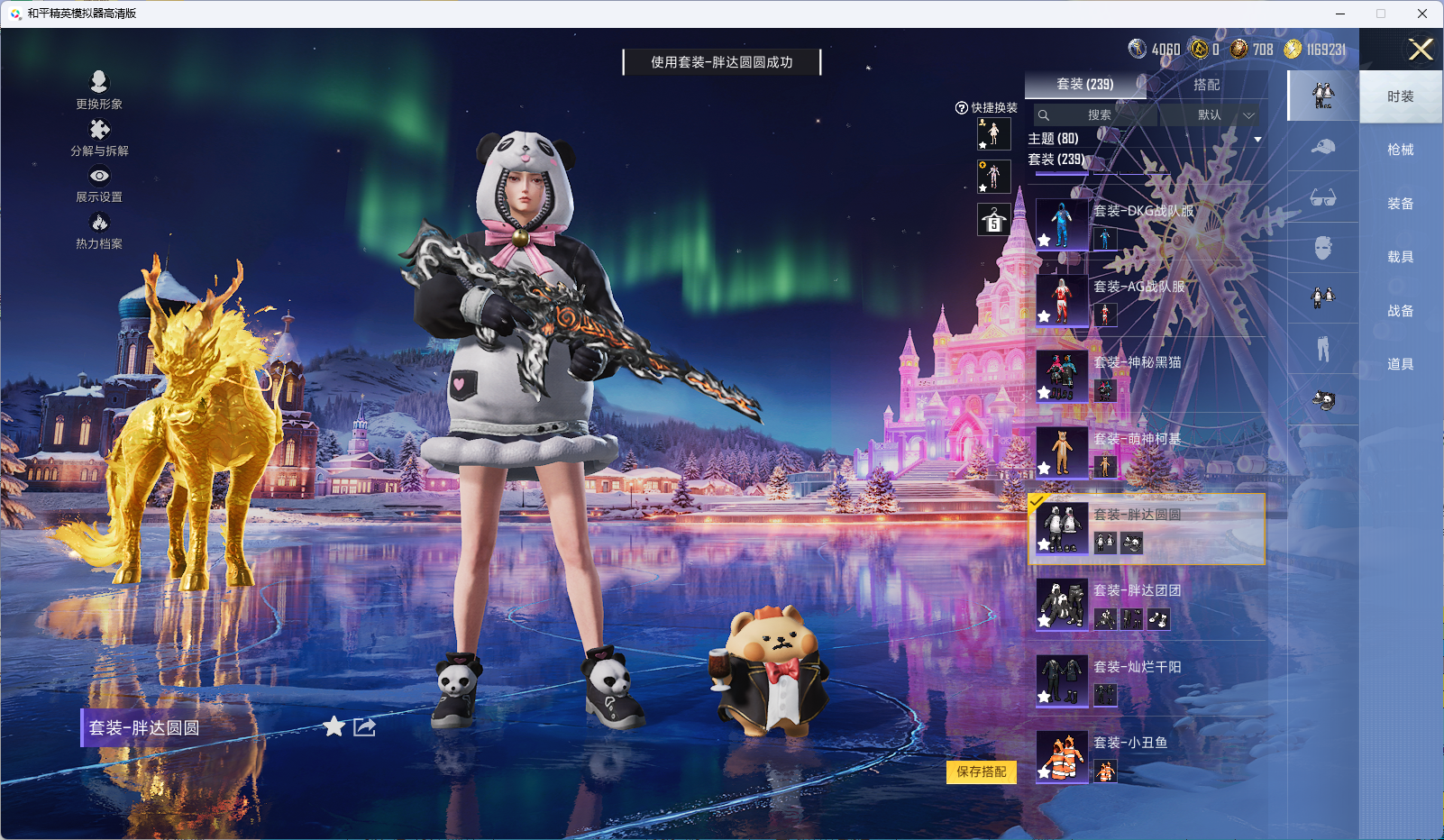Select the hanger quick-swap slot labeled 5
The width and height of the screenshot is (1444, 840).
click(x=993, y=217)
